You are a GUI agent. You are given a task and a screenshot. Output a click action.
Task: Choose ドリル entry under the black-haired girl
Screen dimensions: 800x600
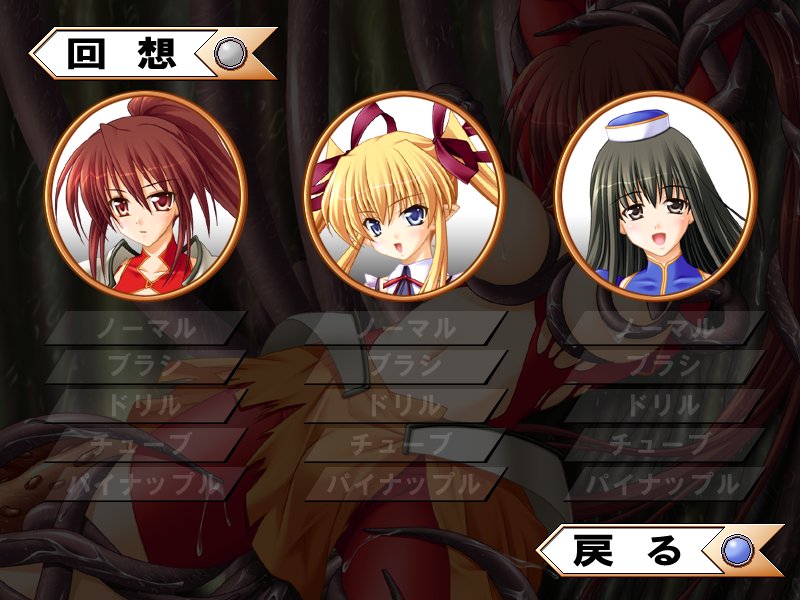click(664, 406)
